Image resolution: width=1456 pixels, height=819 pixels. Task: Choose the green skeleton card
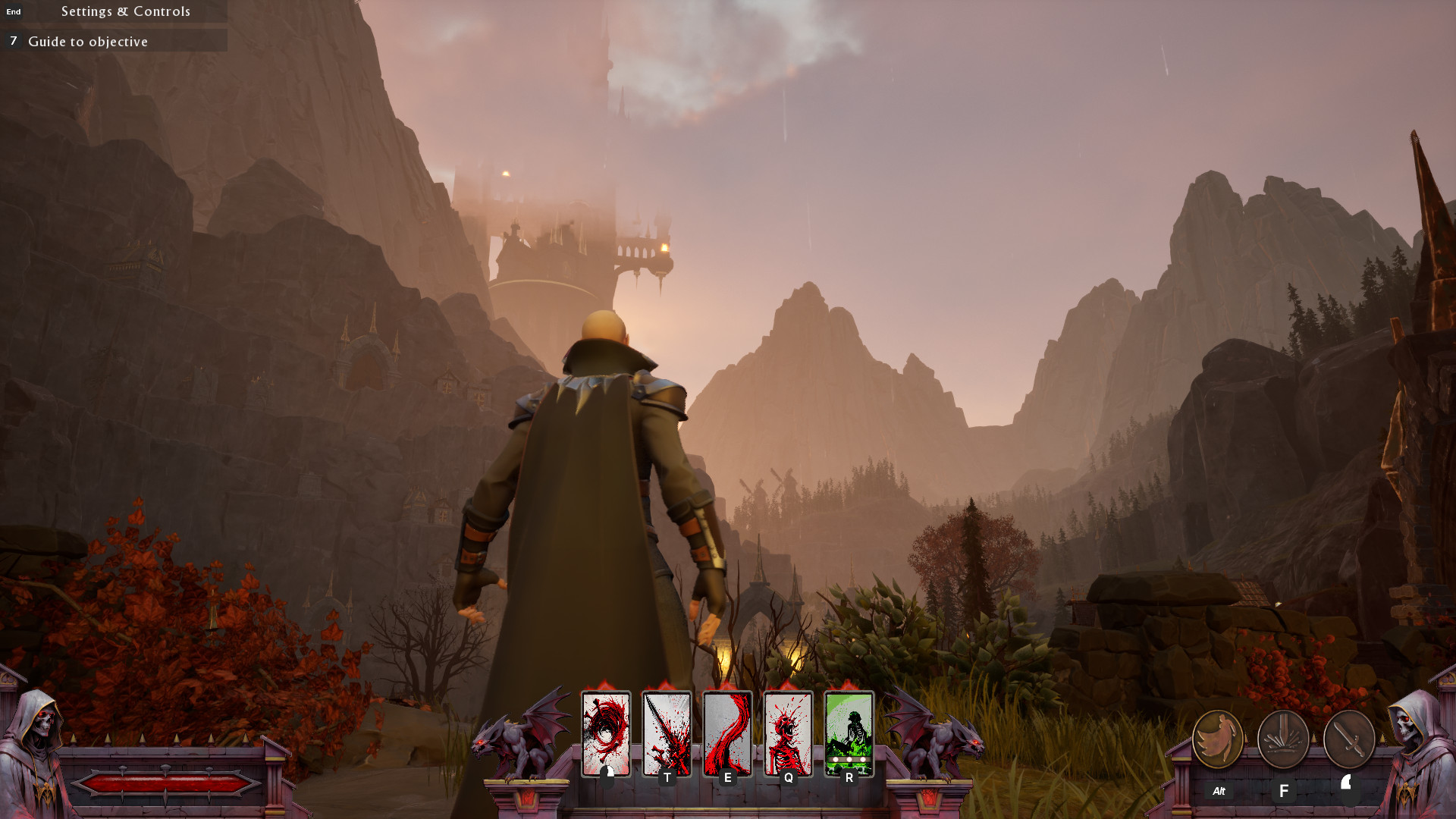coord(849,733)
